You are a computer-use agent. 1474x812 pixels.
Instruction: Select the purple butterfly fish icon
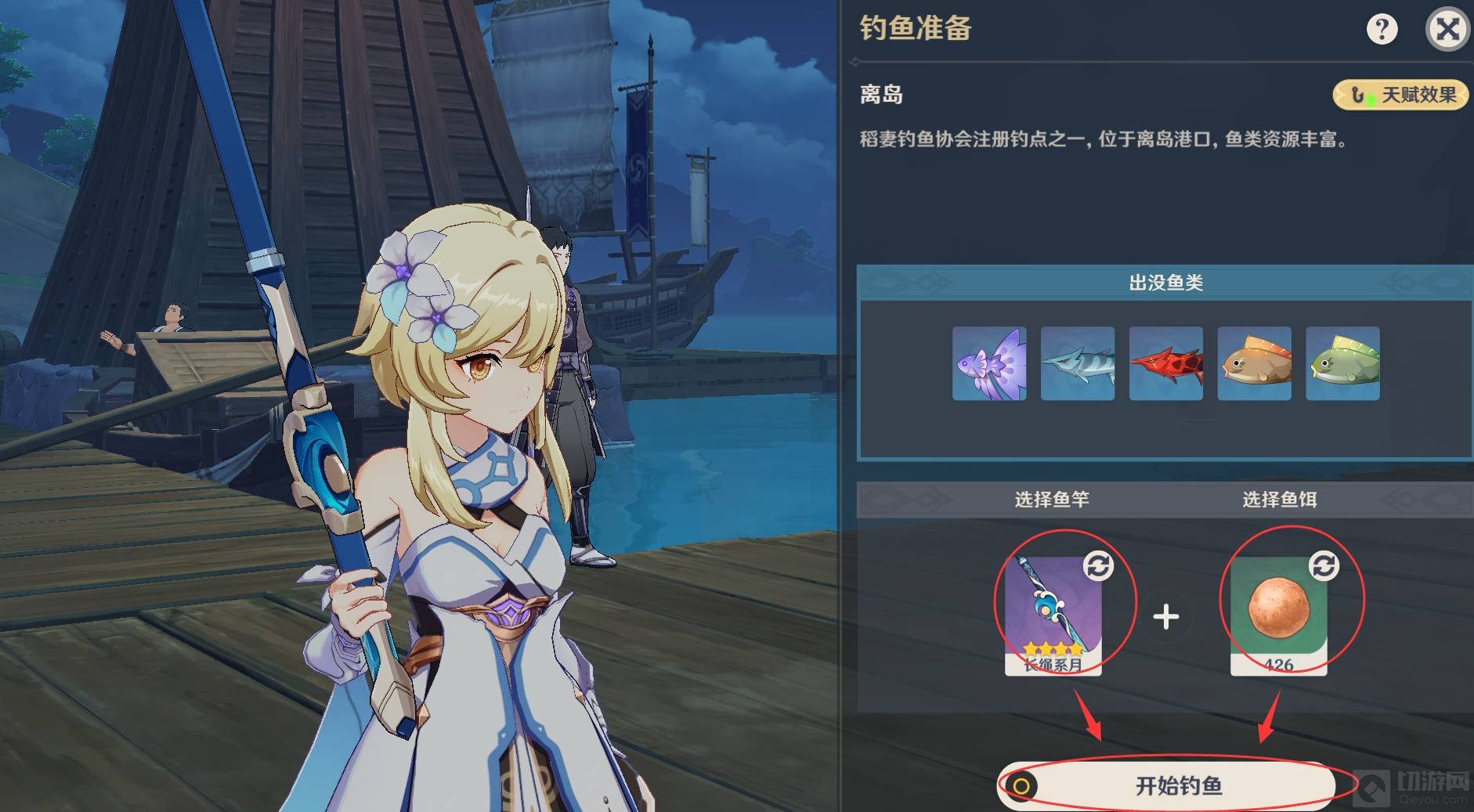tap(989, 363)
